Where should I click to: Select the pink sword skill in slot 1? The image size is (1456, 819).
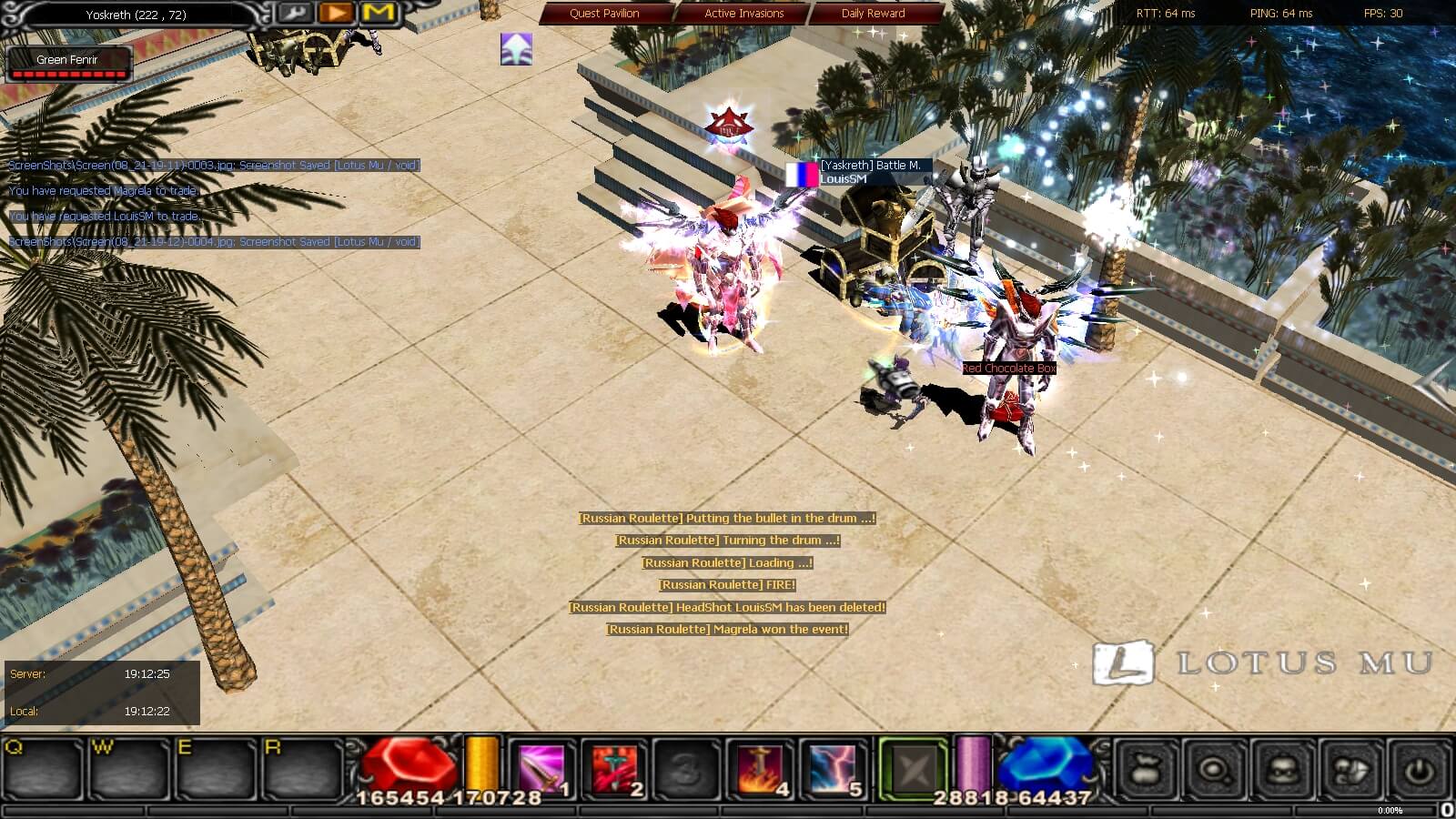pyautogui.click(x=541, y=770)
